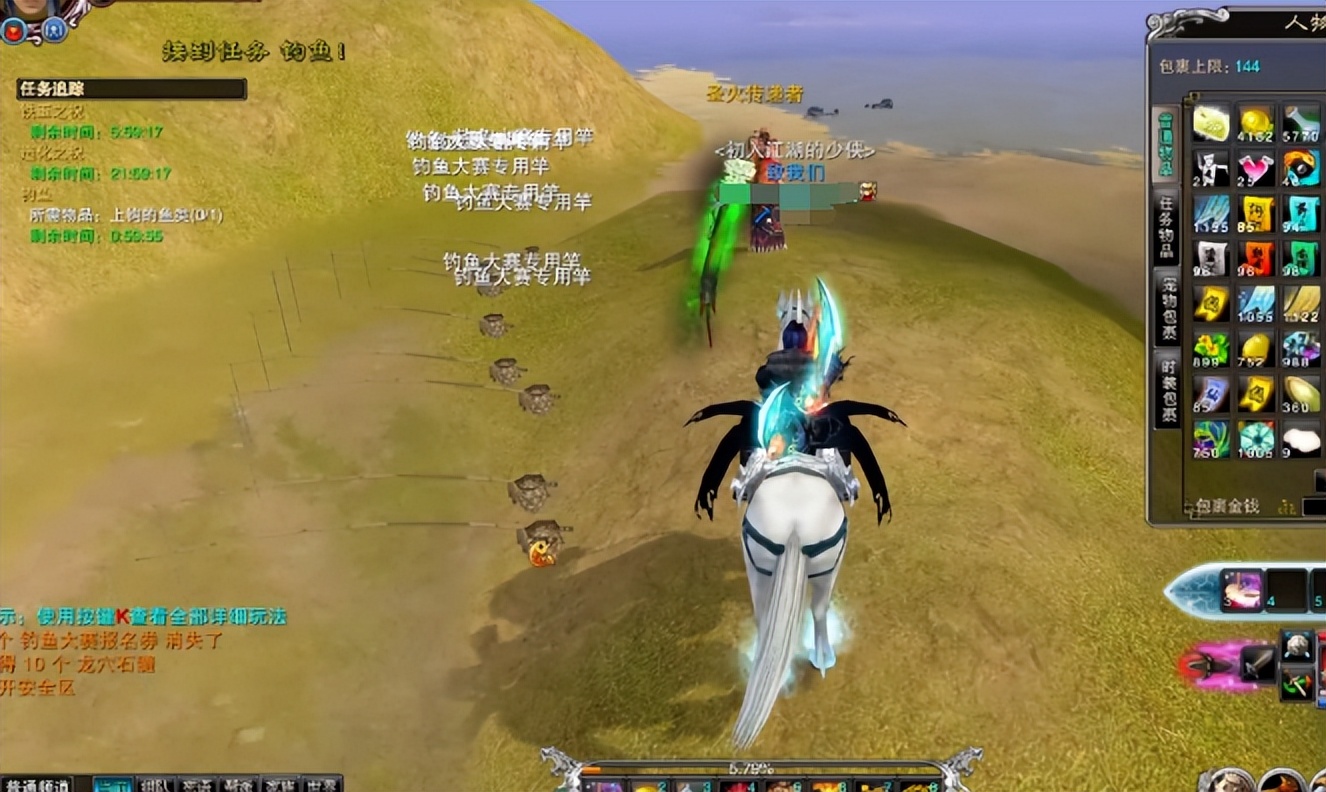Switch to the 世界 chat tab
Screen dimensions: 1326x792
pyautogui.click(x=322, y=784)
